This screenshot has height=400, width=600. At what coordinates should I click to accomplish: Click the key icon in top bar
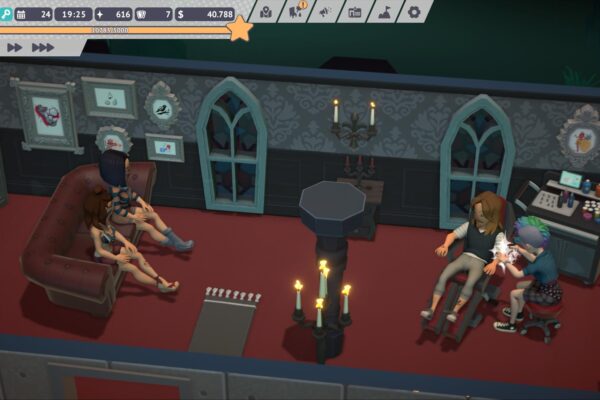(6, 14)
